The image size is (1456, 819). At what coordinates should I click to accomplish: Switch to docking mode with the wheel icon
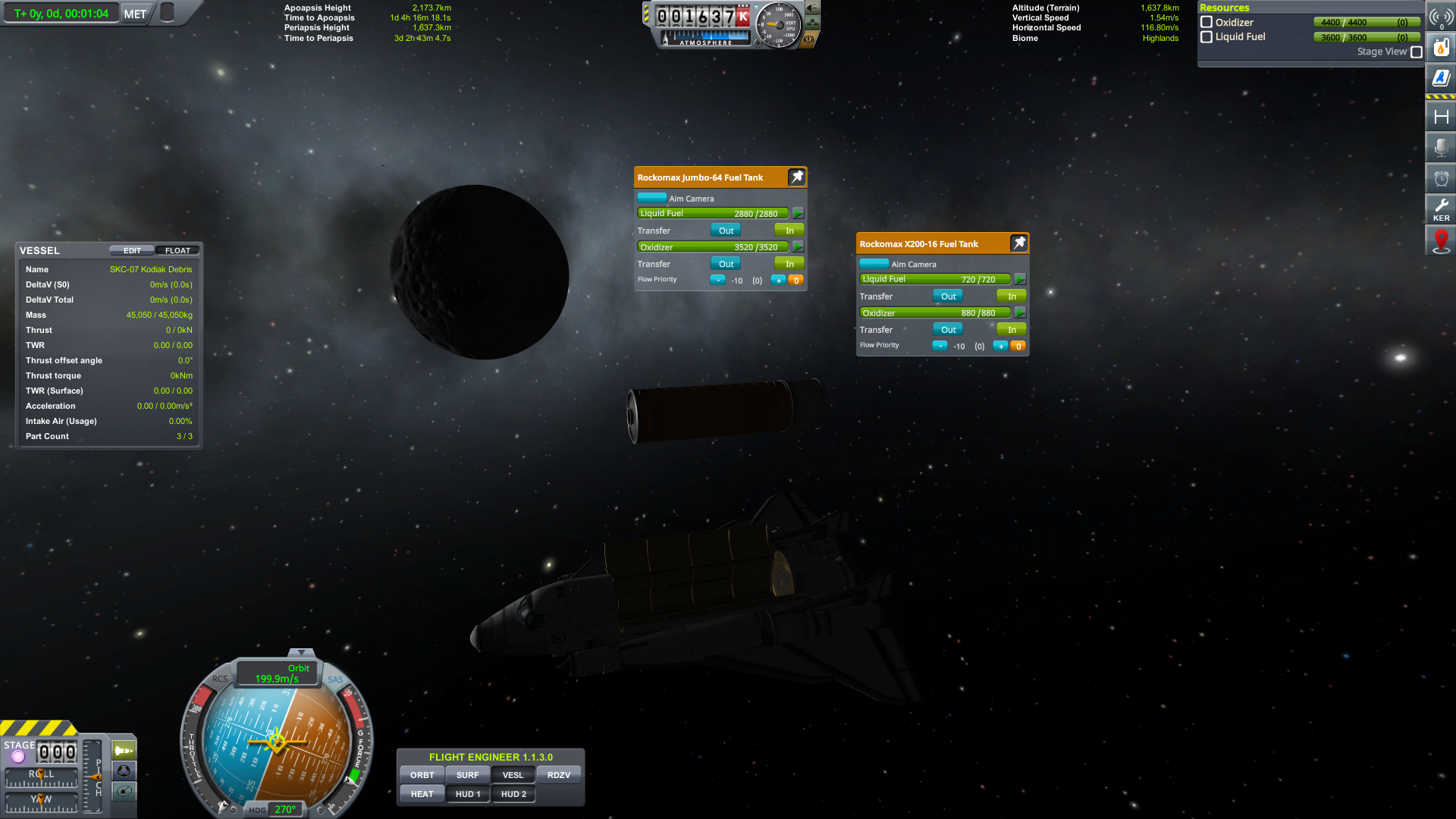[x=124, y=771]
